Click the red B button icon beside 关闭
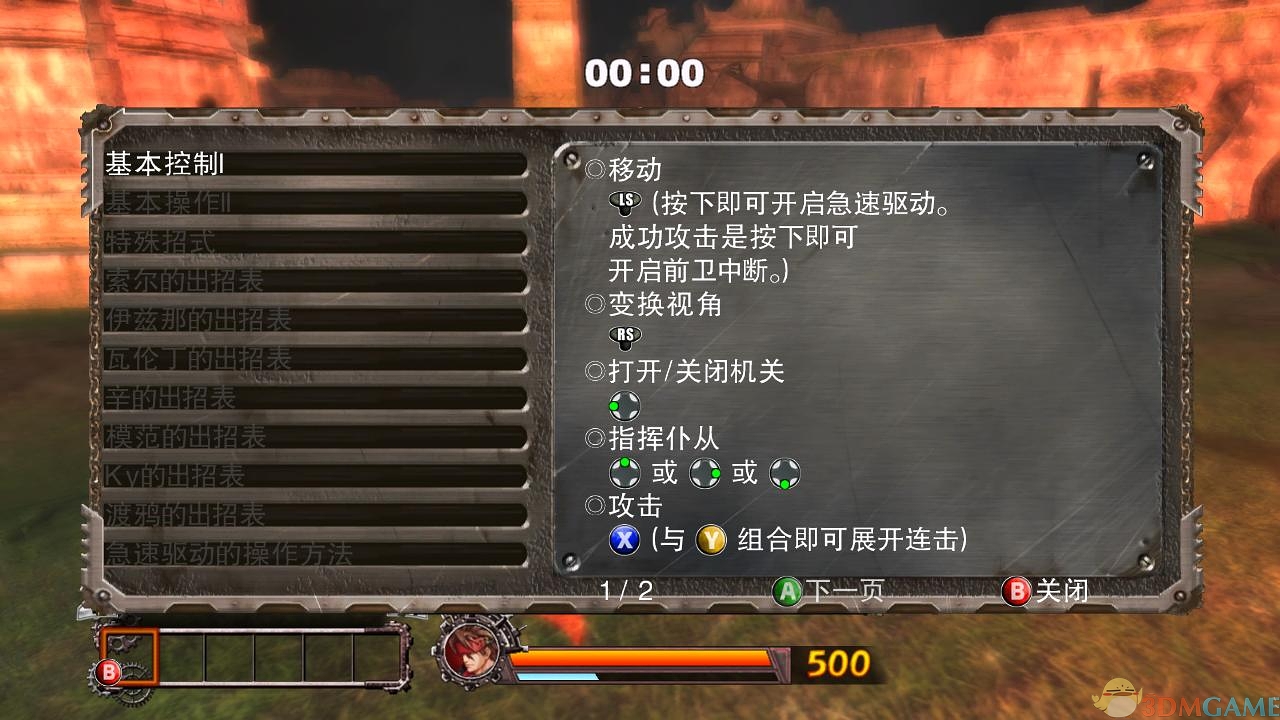The height and width of the screenshot is (720, 1280). [x=1016, y=591]
